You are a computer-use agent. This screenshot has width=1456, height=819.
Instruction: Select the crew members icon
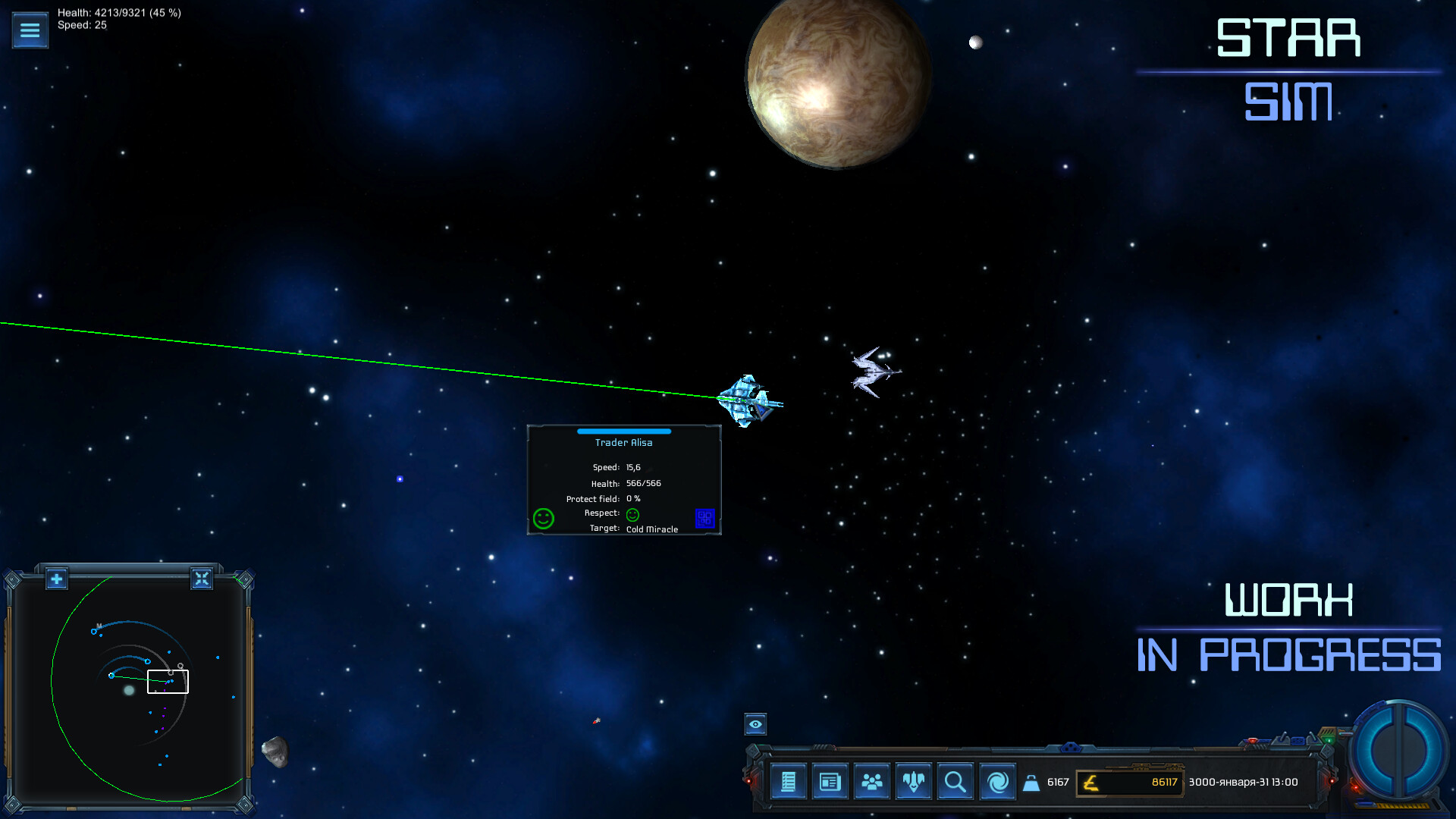coord(872,781)
